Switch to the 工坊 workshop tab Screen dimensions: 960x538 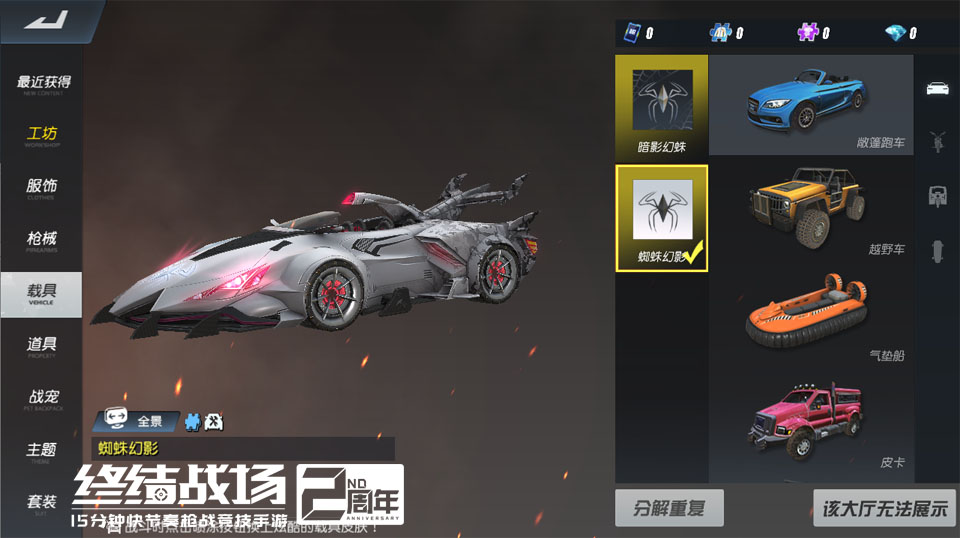tap(43, 136)
